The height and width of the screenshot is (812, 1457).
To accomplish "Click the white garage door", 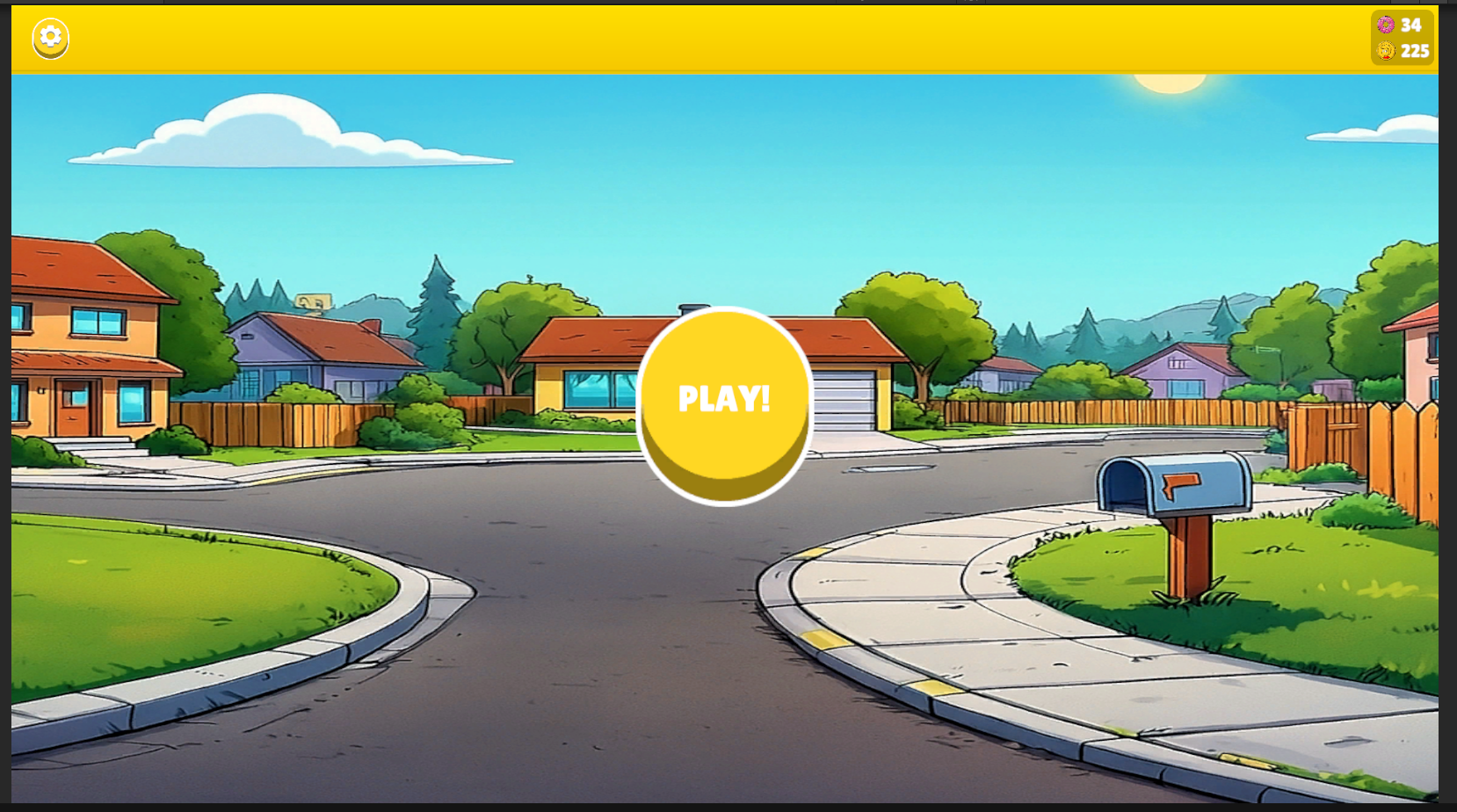I will pos(842,400).
